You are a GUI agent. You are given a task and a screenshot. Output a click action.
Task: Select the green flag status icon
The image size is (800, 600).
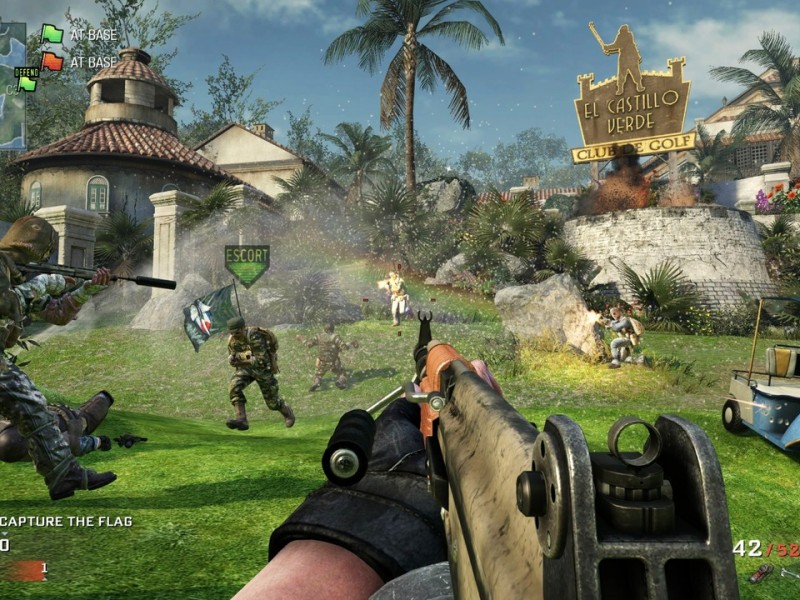[52, 34]
